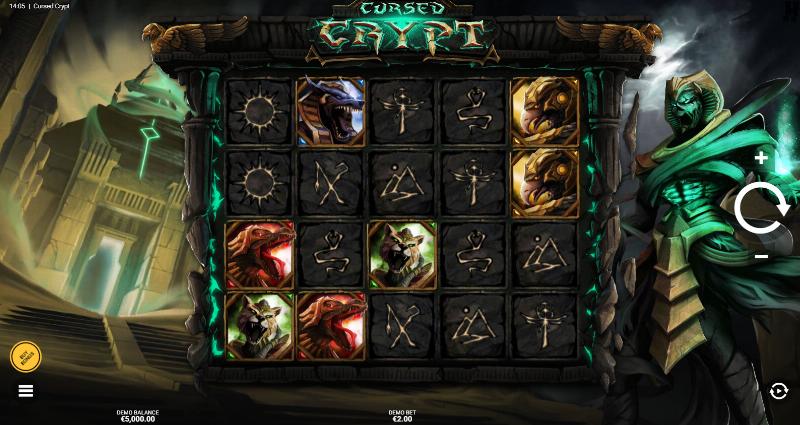Viewport: 800px width, 425px height.
Task: Open the hamburger menu
Action: pyautogui.click(x=26, y=390)
